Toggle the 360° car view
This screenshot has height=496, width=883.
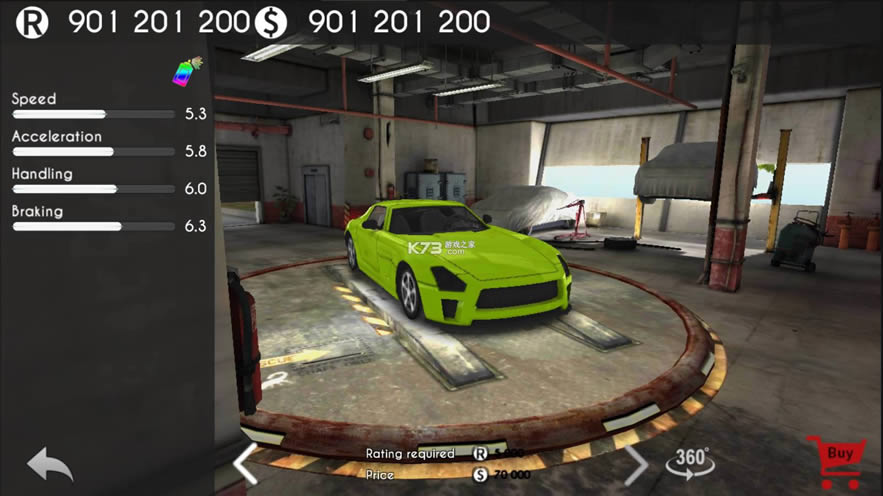pyautogui.click(x=691, y=461)
